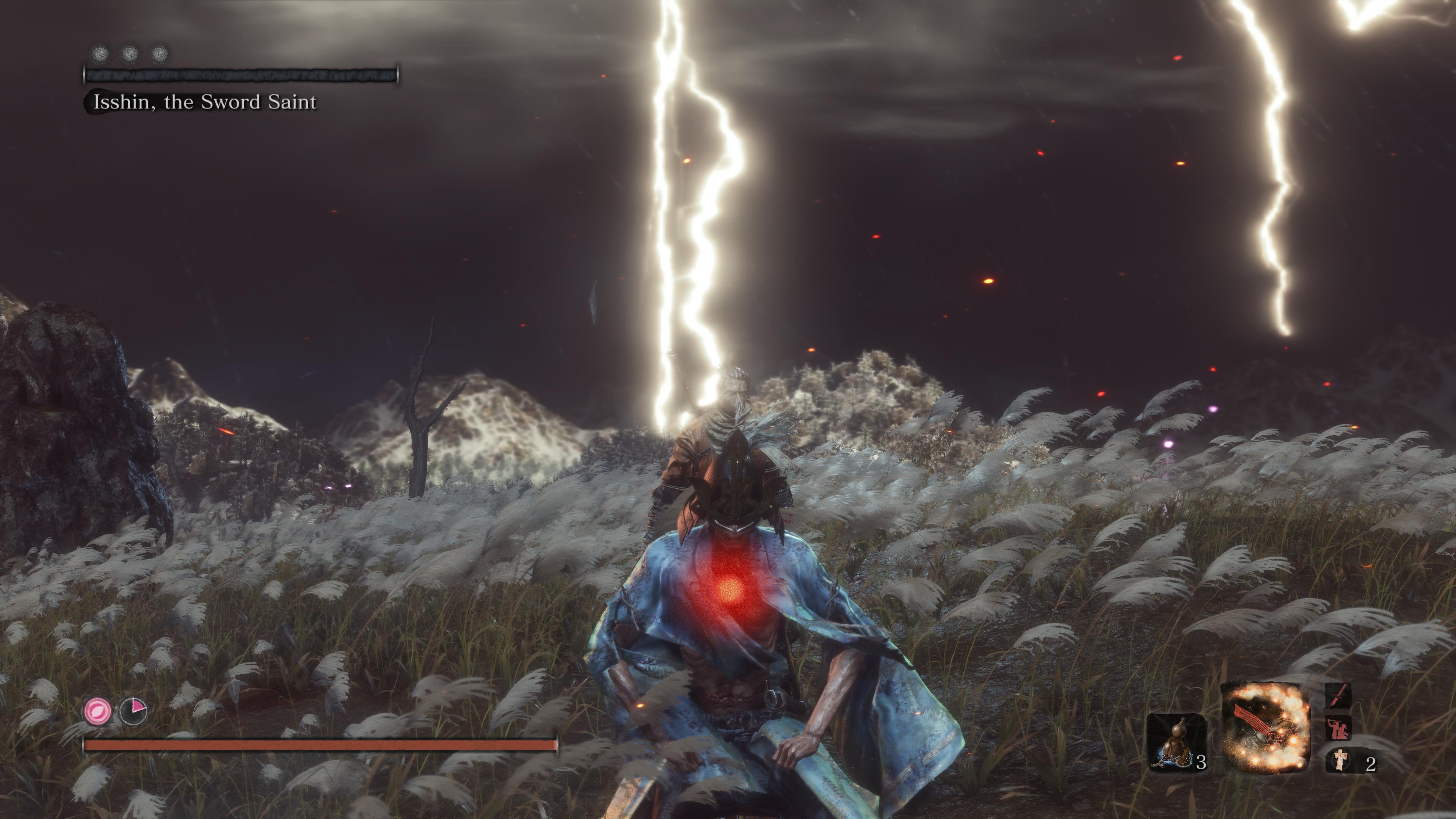
Task: Select the full pink resurrection node
Action: (x=97, y=711)
